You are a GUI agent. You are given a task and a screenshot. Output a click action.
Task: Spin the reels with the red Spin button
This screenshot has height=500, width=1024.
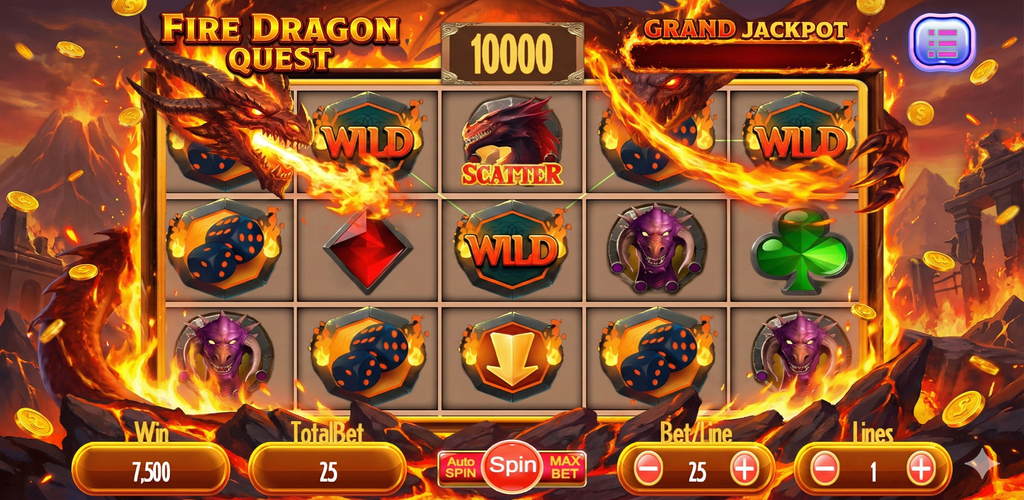click(511, 466)
